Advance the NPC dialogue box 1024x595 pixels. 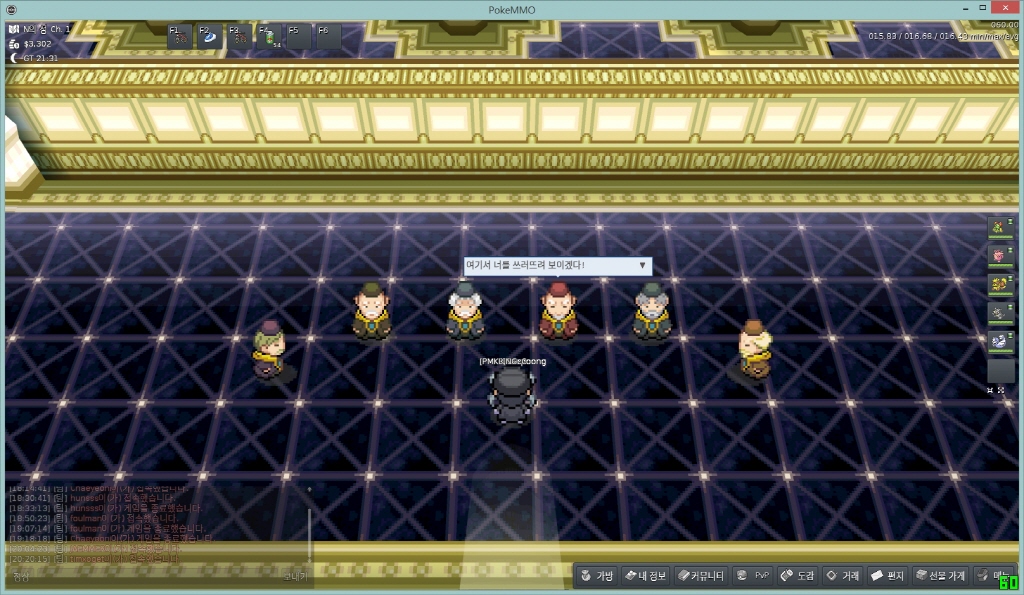[x=642, y=266]
